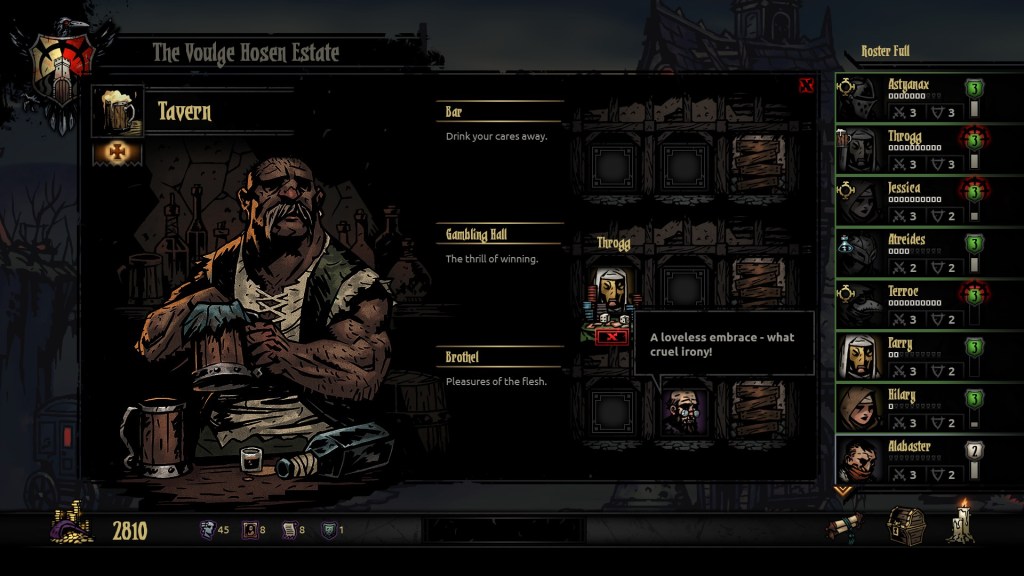This screenshot has width=1024, height=576.
Task: Open the treasure chest inventory
Action: tap(906, 525)
